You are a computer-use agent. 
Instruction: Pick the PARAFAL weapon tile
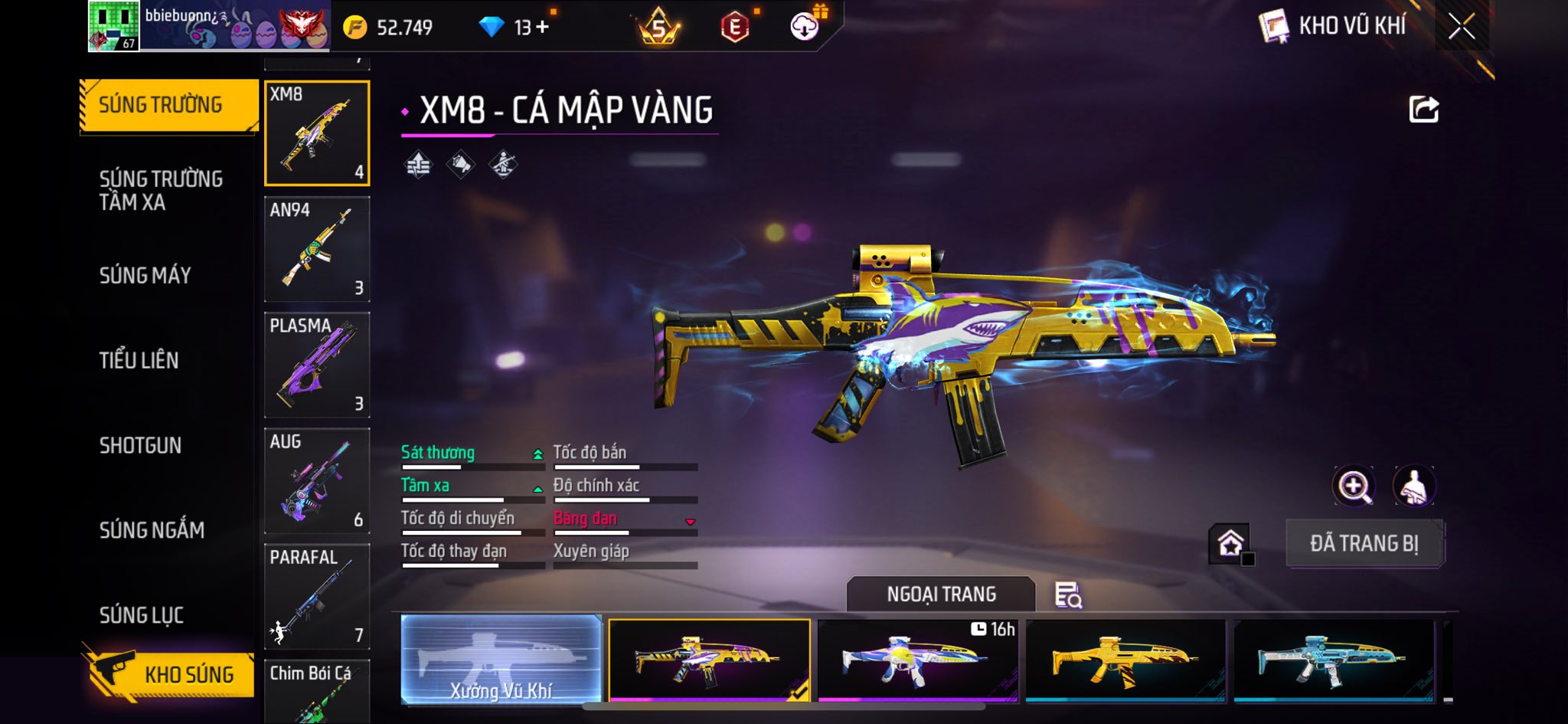coord(317,596)
